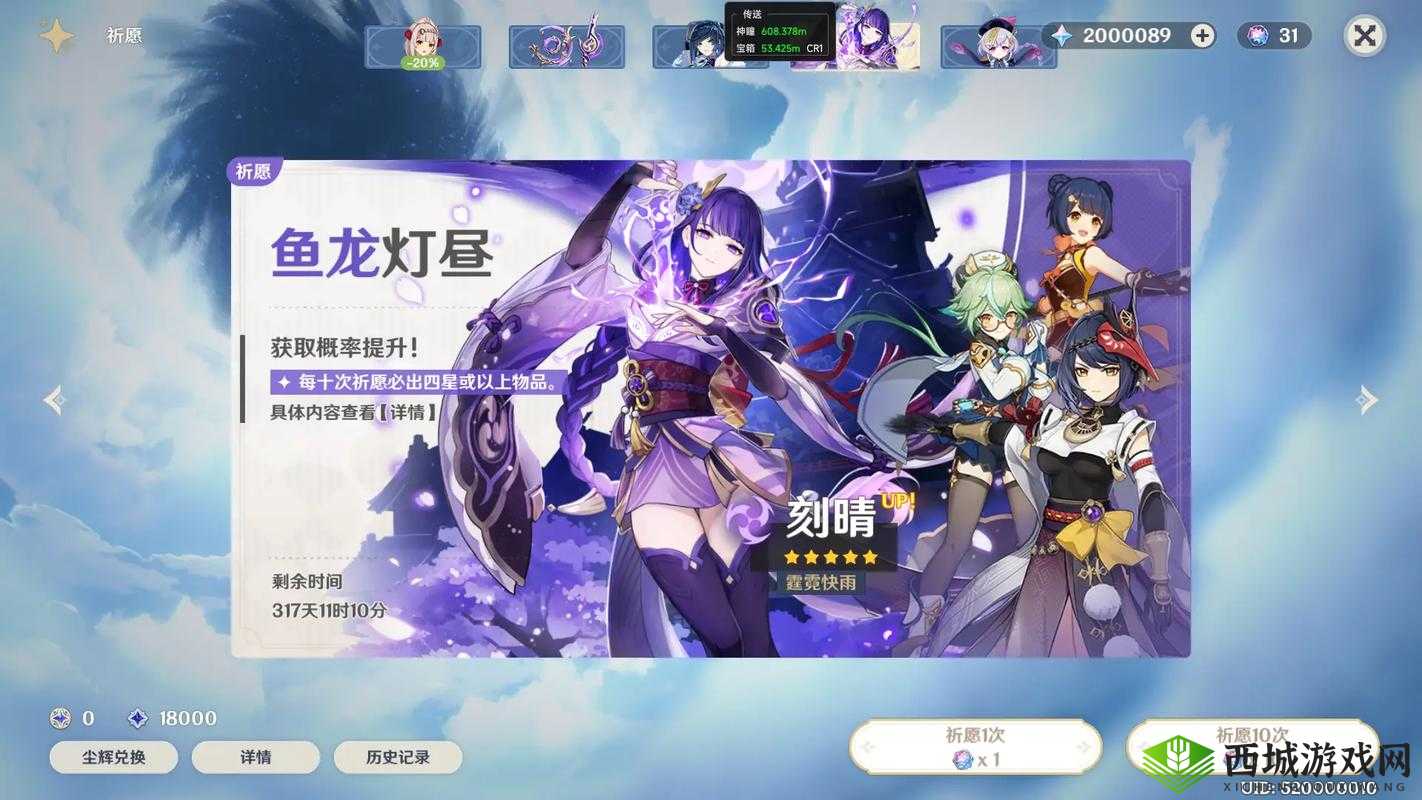Switch to the Noelle -20% beginner banner tab
This screenshot has height=800, width=1422.
424,48
